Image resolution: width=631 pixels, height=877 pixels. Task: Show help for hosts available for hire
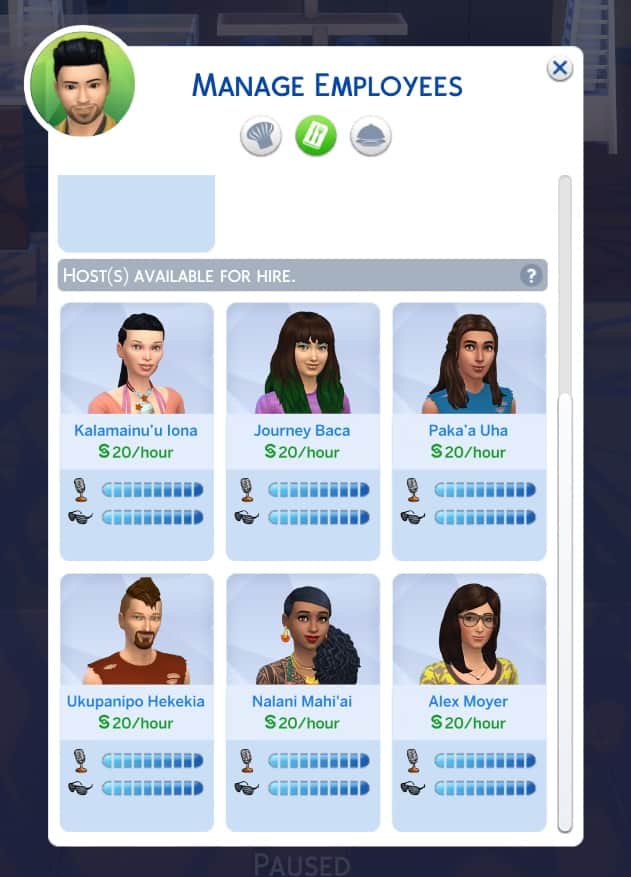click(532, 275)
